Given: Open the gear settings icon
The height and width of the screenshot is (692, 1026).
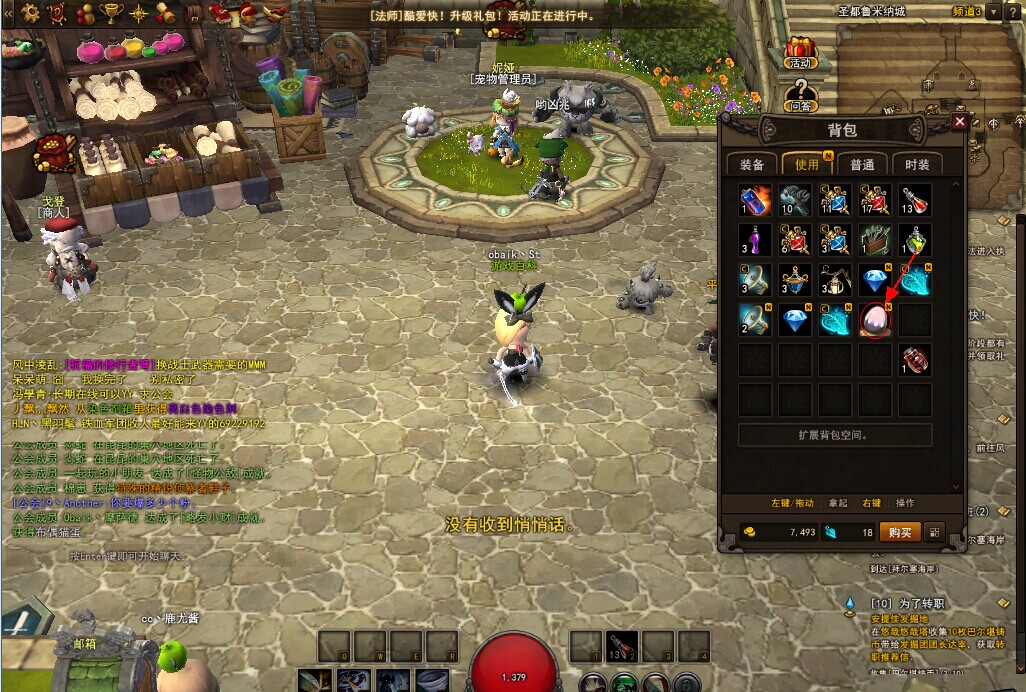Looking at the screenshot, I should [30, 13].
